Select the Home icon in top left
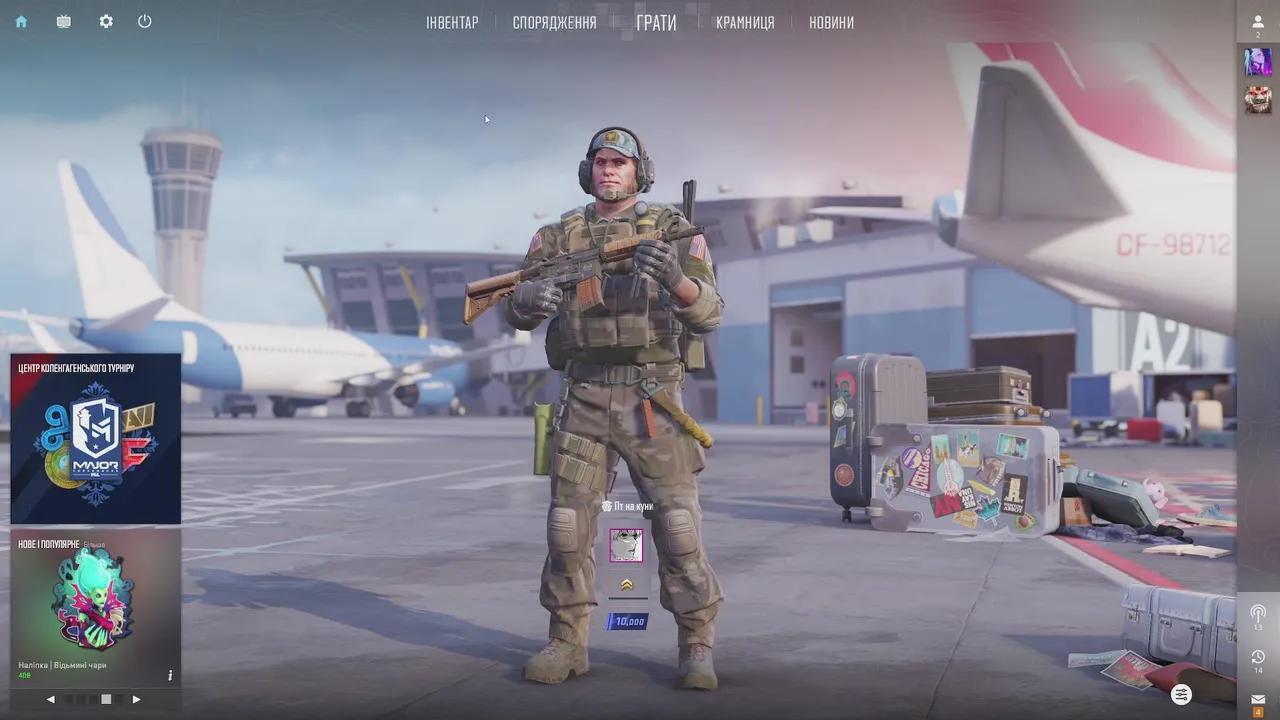Image resolution: width=1280 pixels, height=720 pixels. pos(20,21)
